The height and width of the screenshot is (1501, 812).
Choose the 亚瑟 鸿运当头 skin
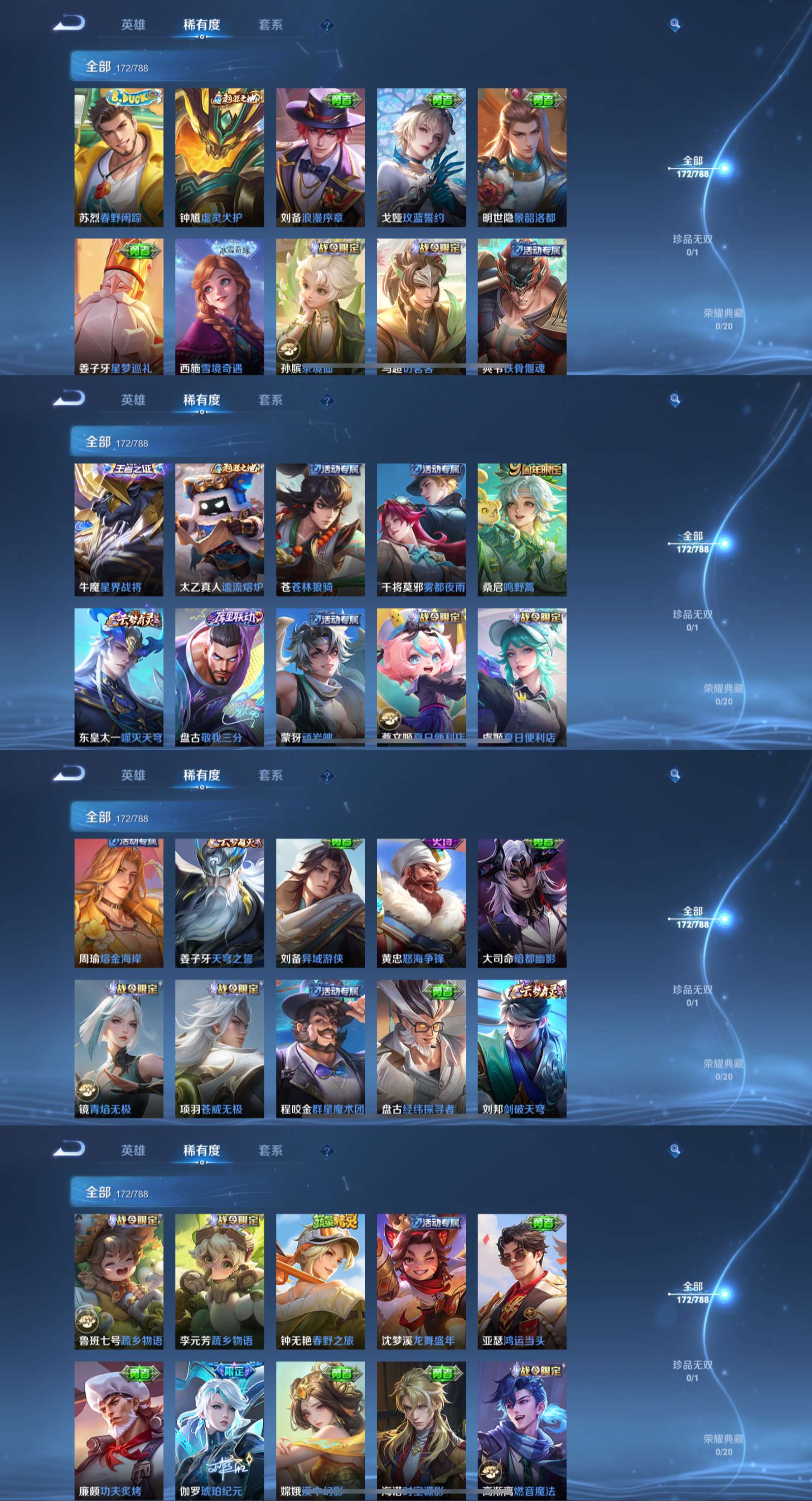tap(522, 1281)
